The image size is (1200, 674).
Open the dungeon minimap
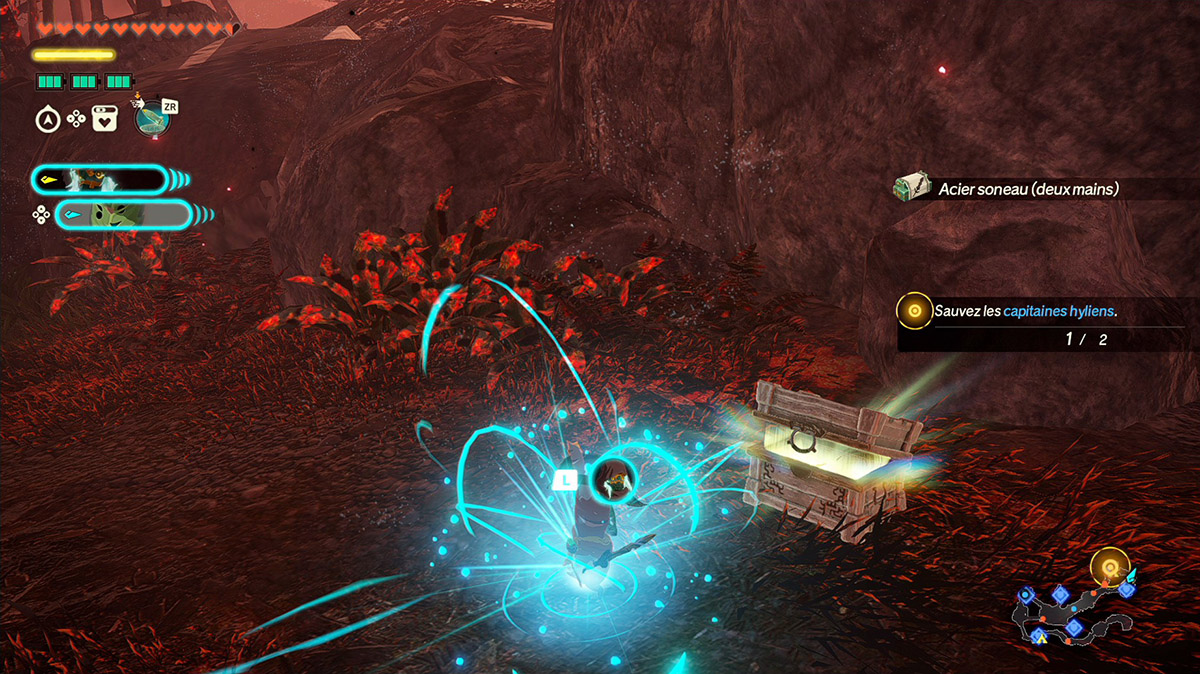coord(1075,610)
